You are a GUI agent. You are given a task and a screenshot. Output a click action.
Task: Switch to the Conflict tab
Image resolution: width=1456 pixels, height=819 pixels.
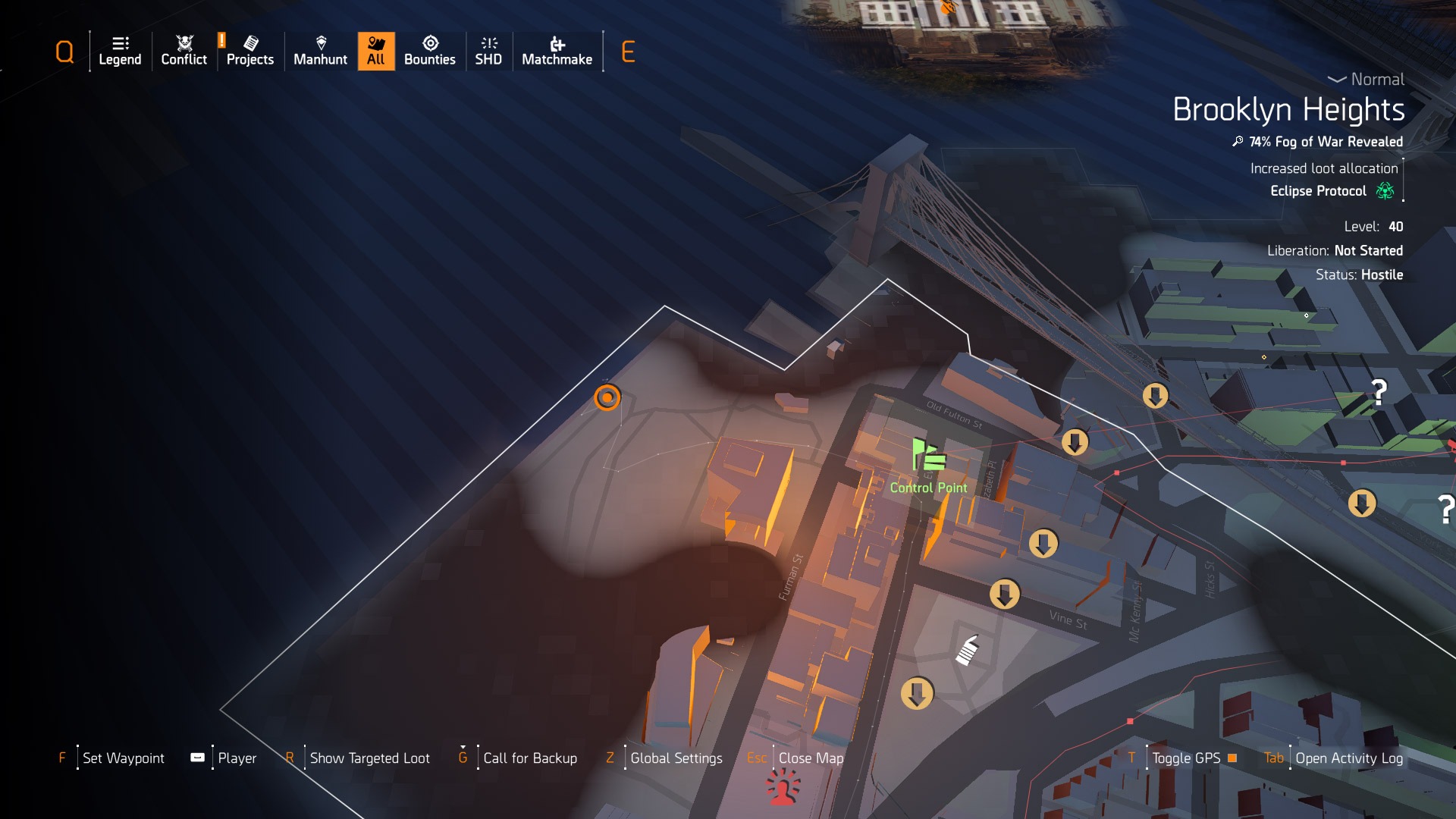click(184, 51)
